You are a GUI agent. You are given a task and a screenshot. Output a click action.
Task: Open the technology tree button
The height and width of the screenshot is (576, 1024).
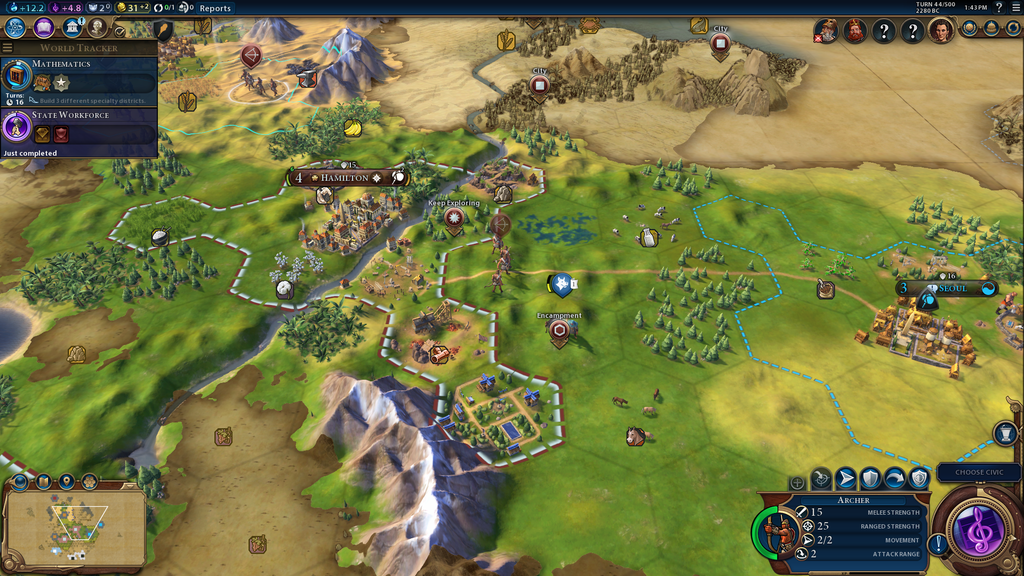tap(16, 28)
